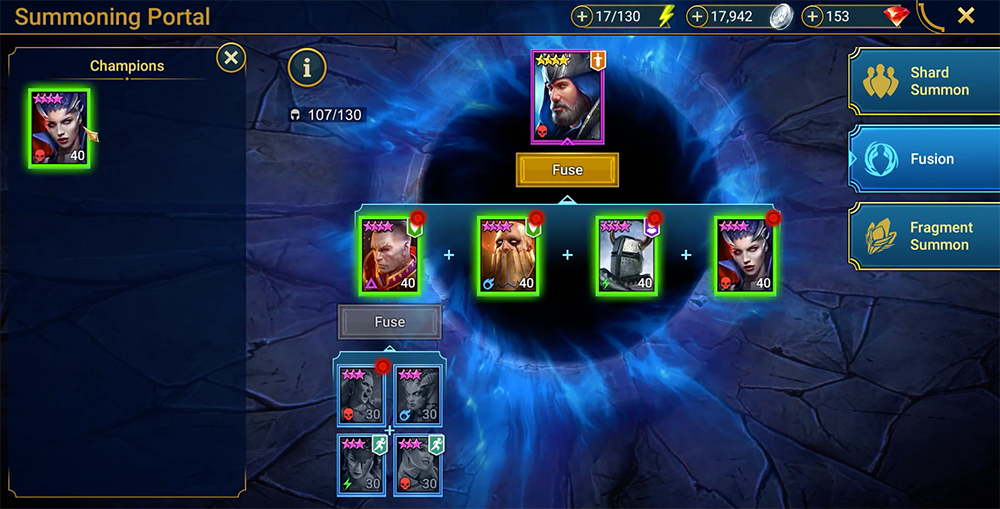Click the gold Fuse button
Screen dimensions: 1000x509
pos(567,170)
